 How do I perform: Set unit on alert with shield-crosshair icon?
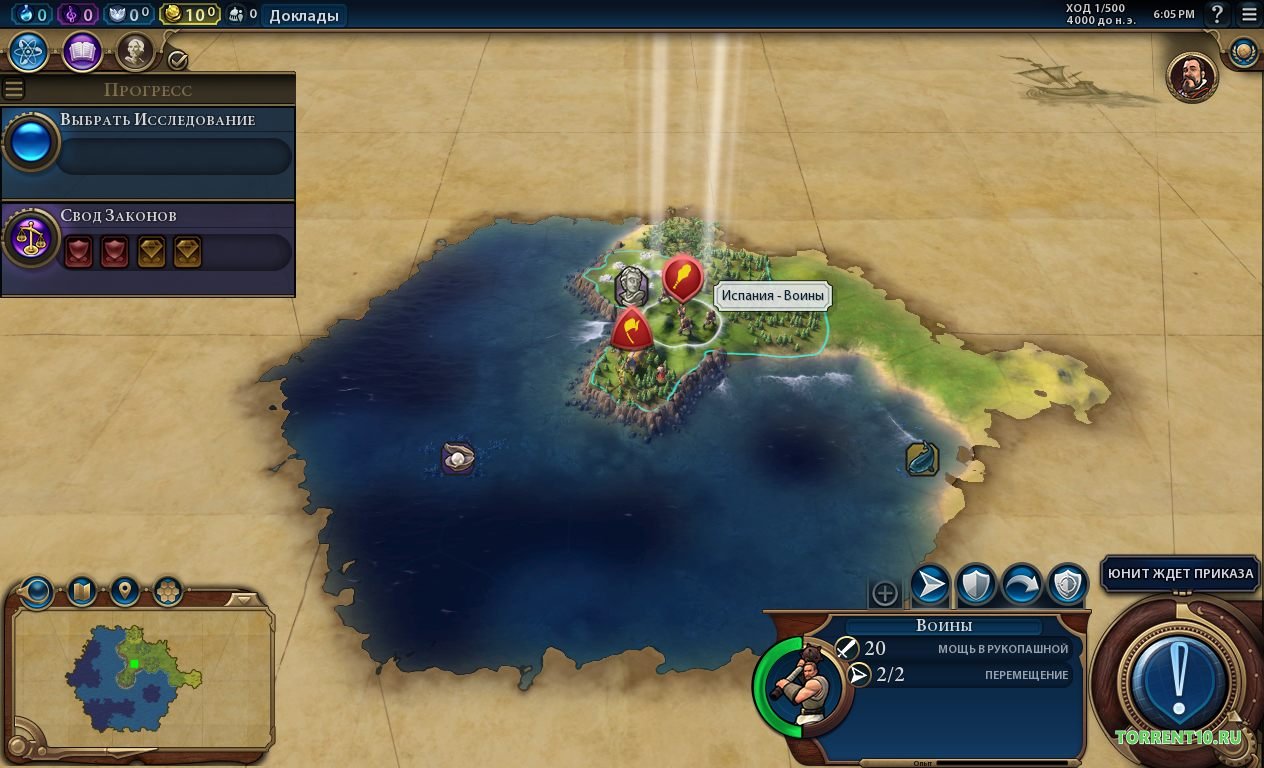1068,585
